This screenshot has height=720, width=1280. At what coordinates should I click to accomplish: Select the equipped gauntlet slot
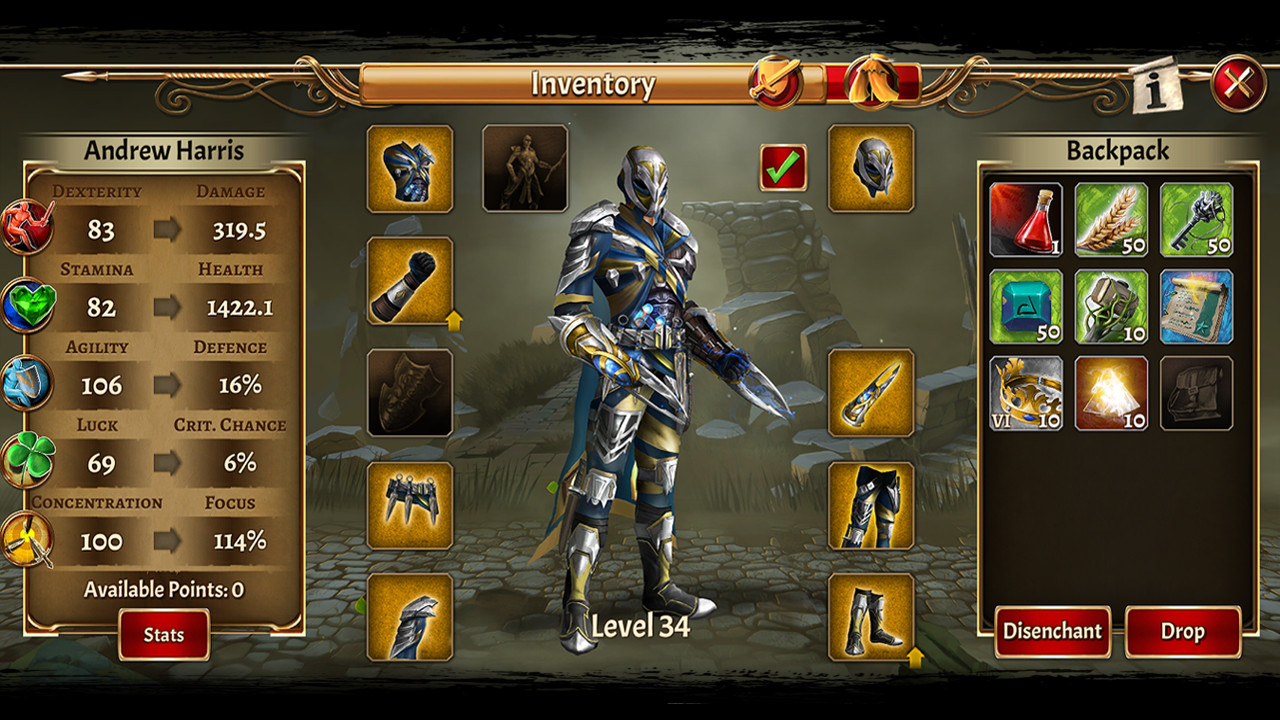(408, 283)
